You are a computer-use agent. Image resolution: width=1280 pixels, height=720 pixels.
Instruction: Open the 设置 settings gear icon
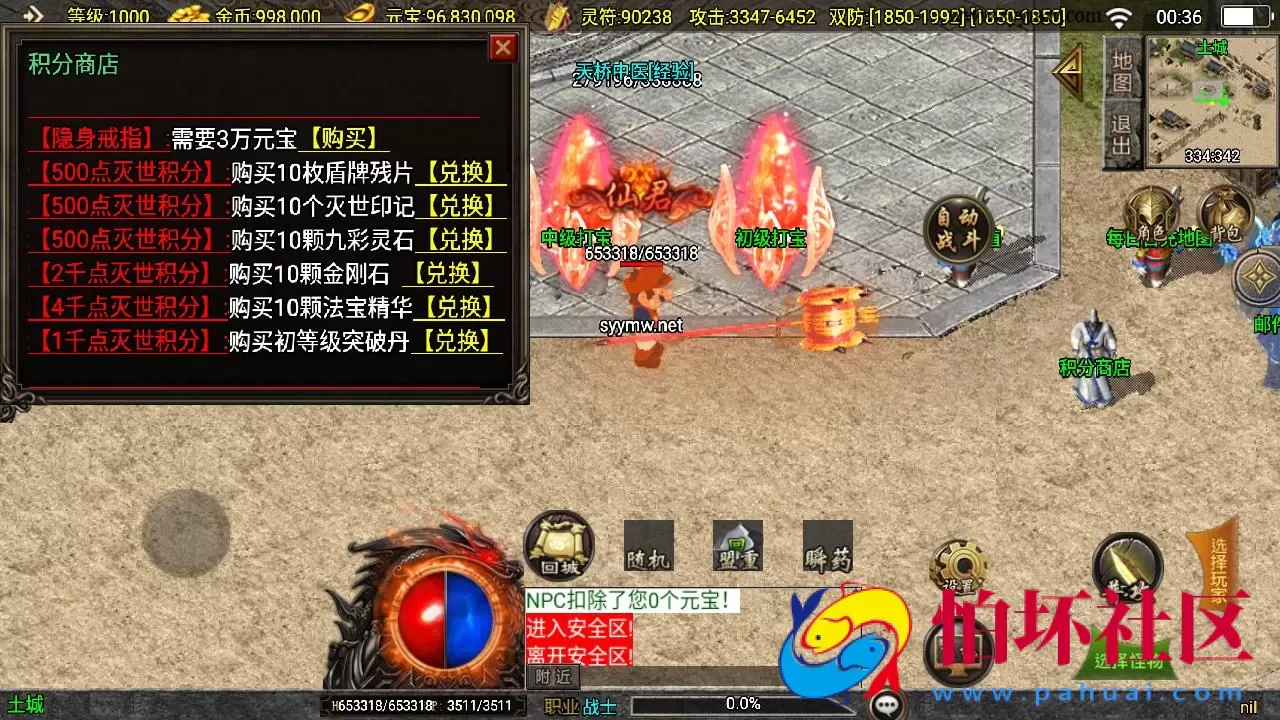click(959, 565)
